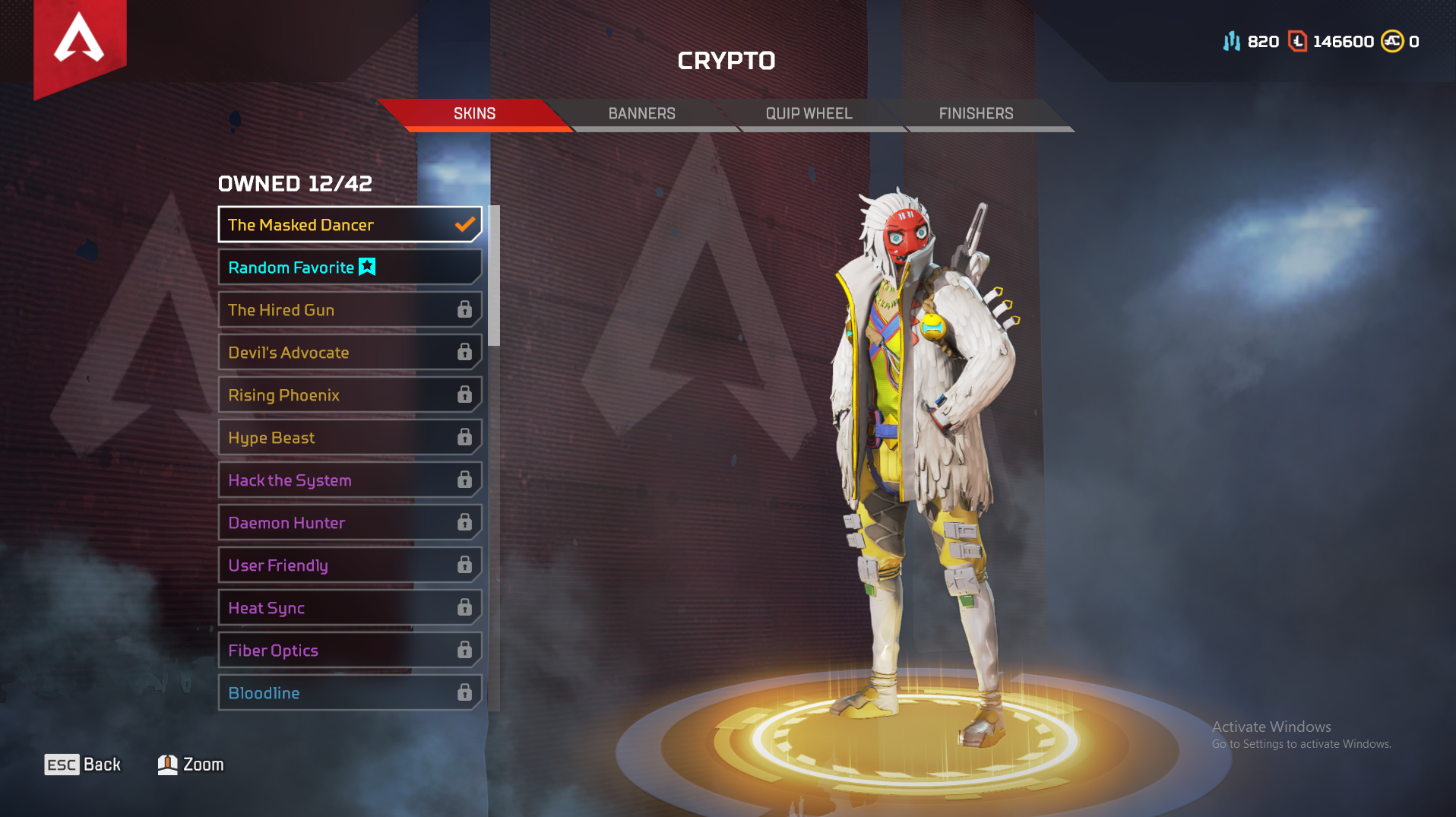Click the checkmark on The Masked Dancer
Screen dimensions: 1456x817
click(x=464, y=224)
